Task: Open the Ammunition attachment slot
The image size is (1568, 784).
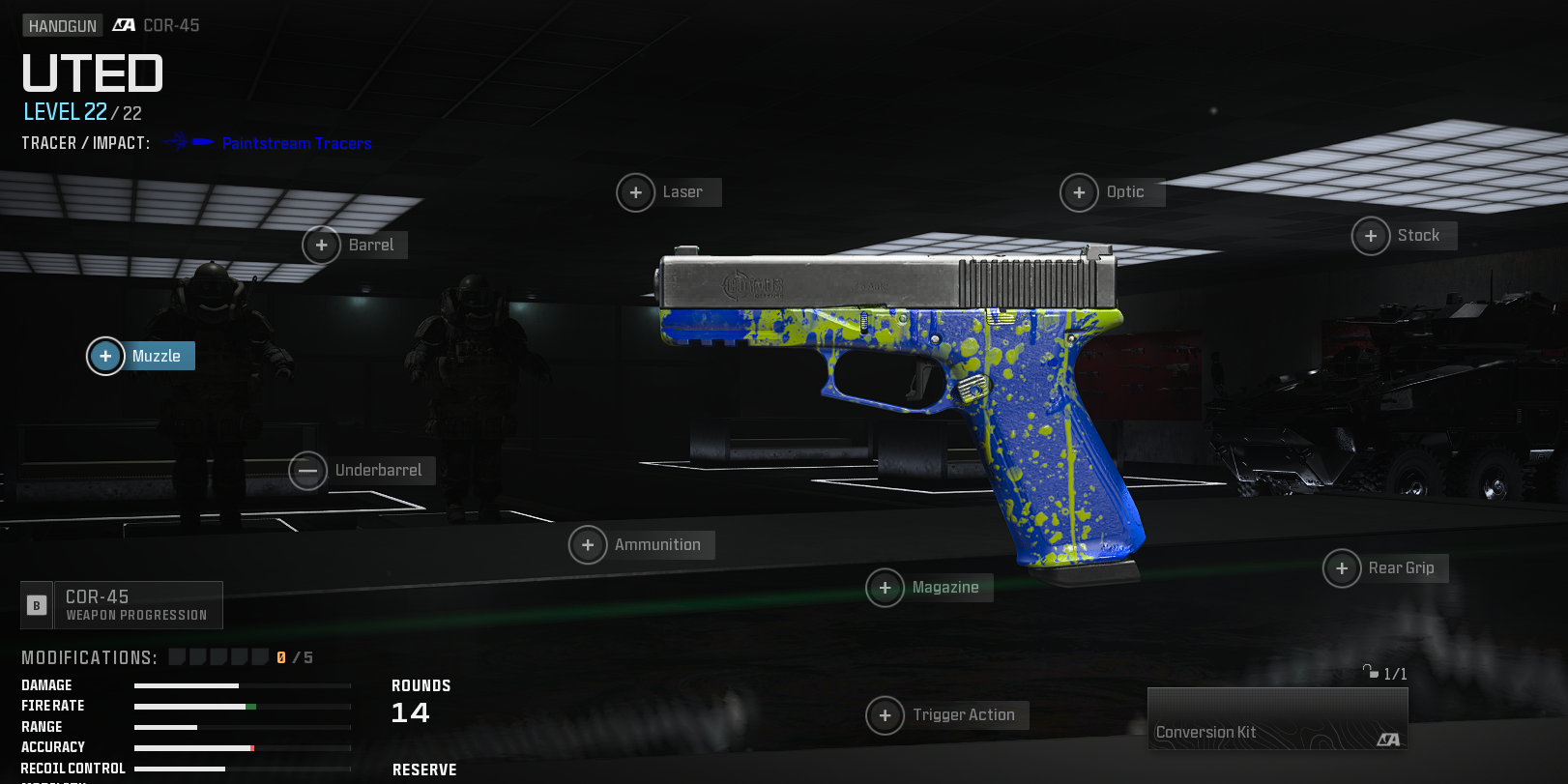Action: tap(642, 545)
